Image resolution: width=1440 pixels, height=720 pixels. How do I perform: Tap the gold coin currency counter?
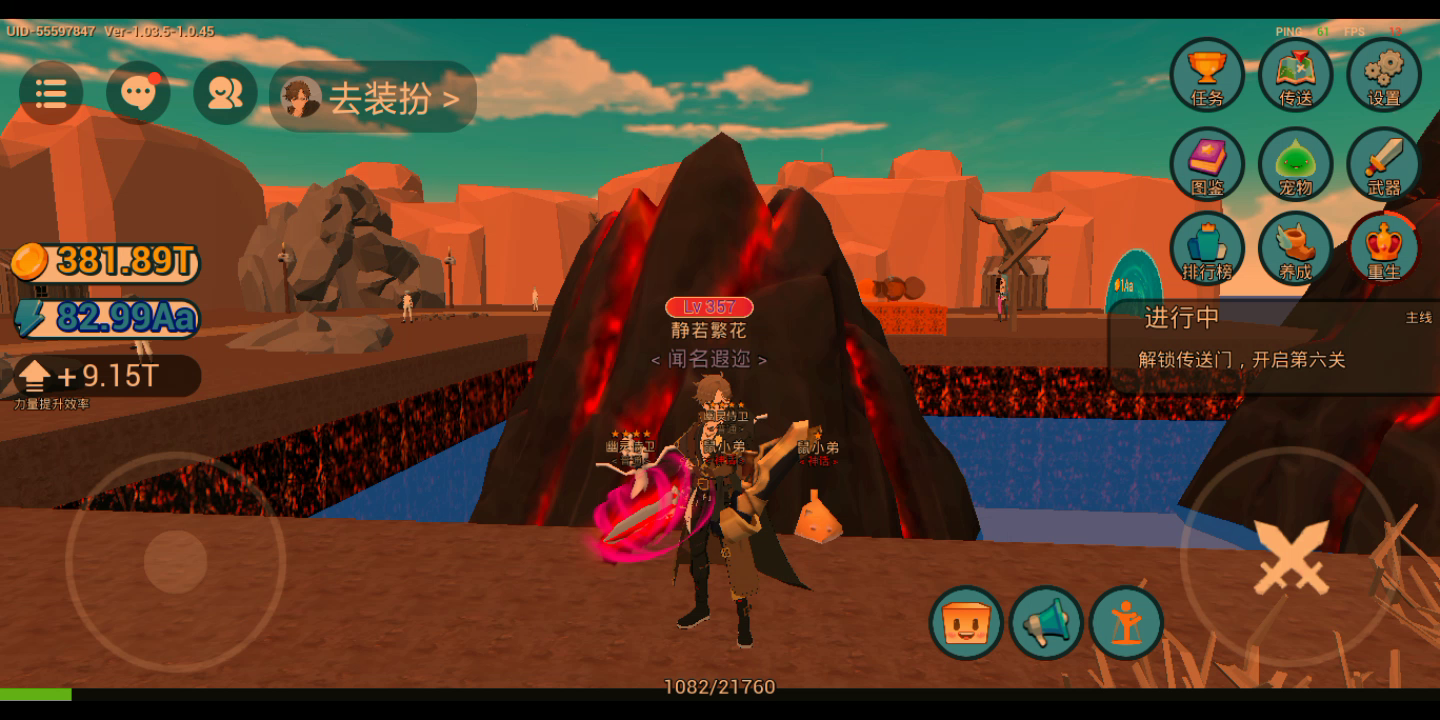(x=106, y=262)
